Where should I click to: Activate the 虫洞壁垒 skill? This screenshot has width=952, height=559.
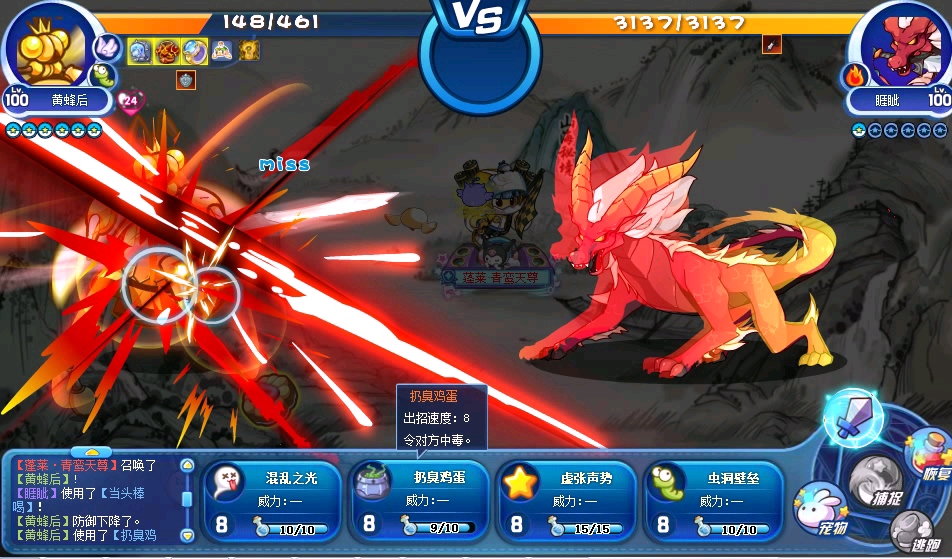(x=714, y=502)
